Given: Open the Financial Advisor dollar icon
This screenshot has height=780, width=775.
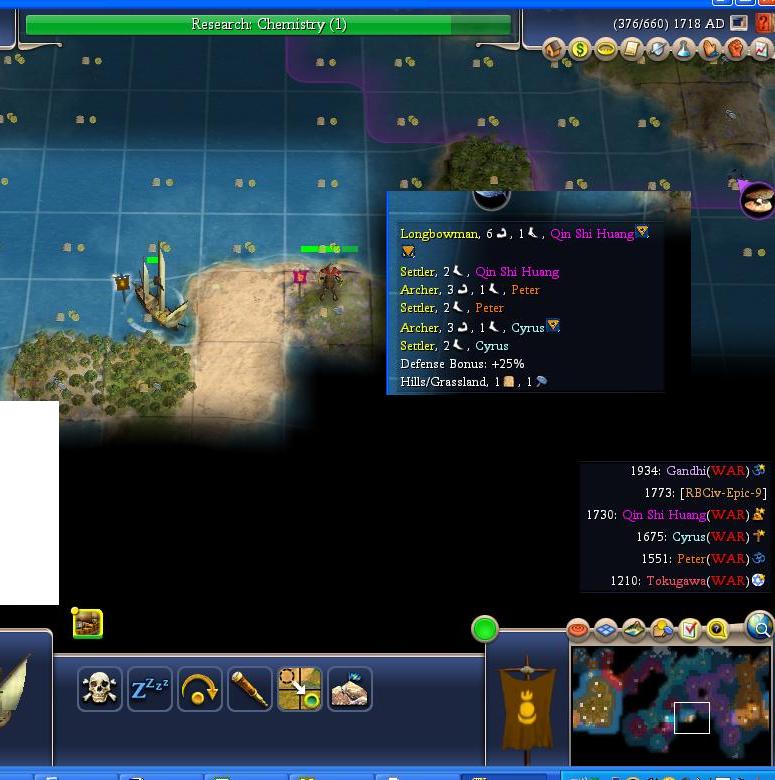Looking at the screenshot, I should 580,49.
